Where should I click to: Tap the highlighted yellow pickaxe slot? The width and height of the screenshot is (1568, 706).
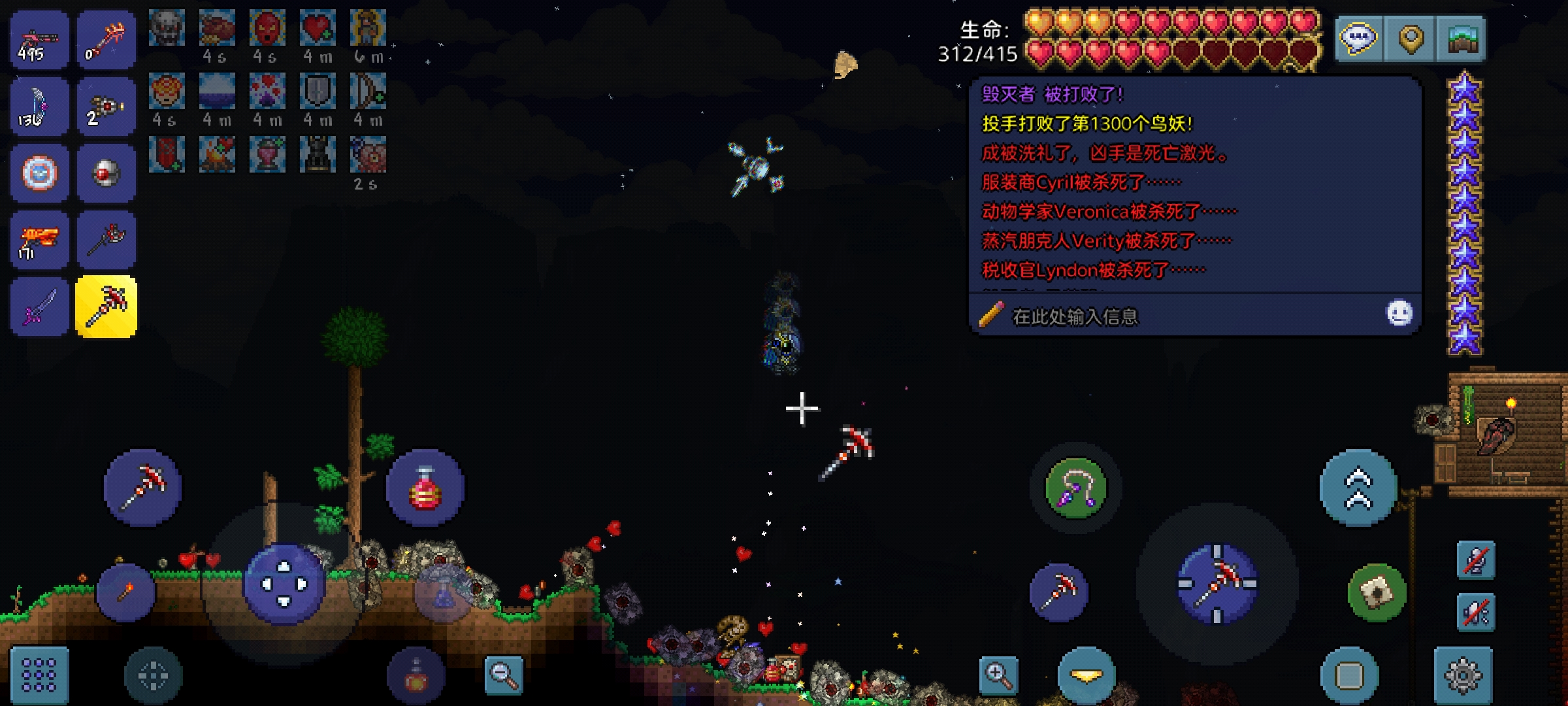[106, 307]
